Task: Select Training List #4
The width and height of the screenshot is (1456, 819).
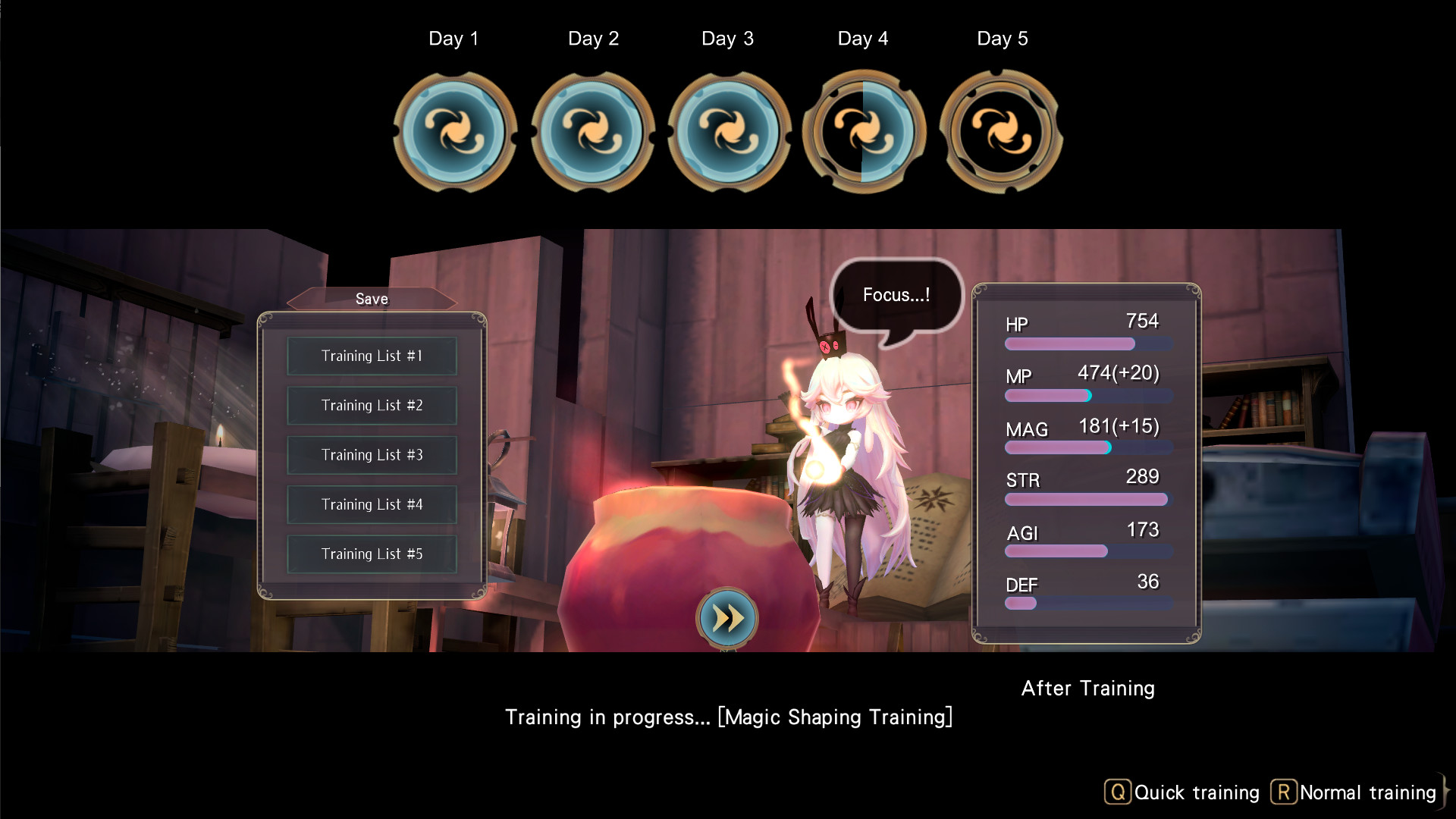Action: (372, 504)
